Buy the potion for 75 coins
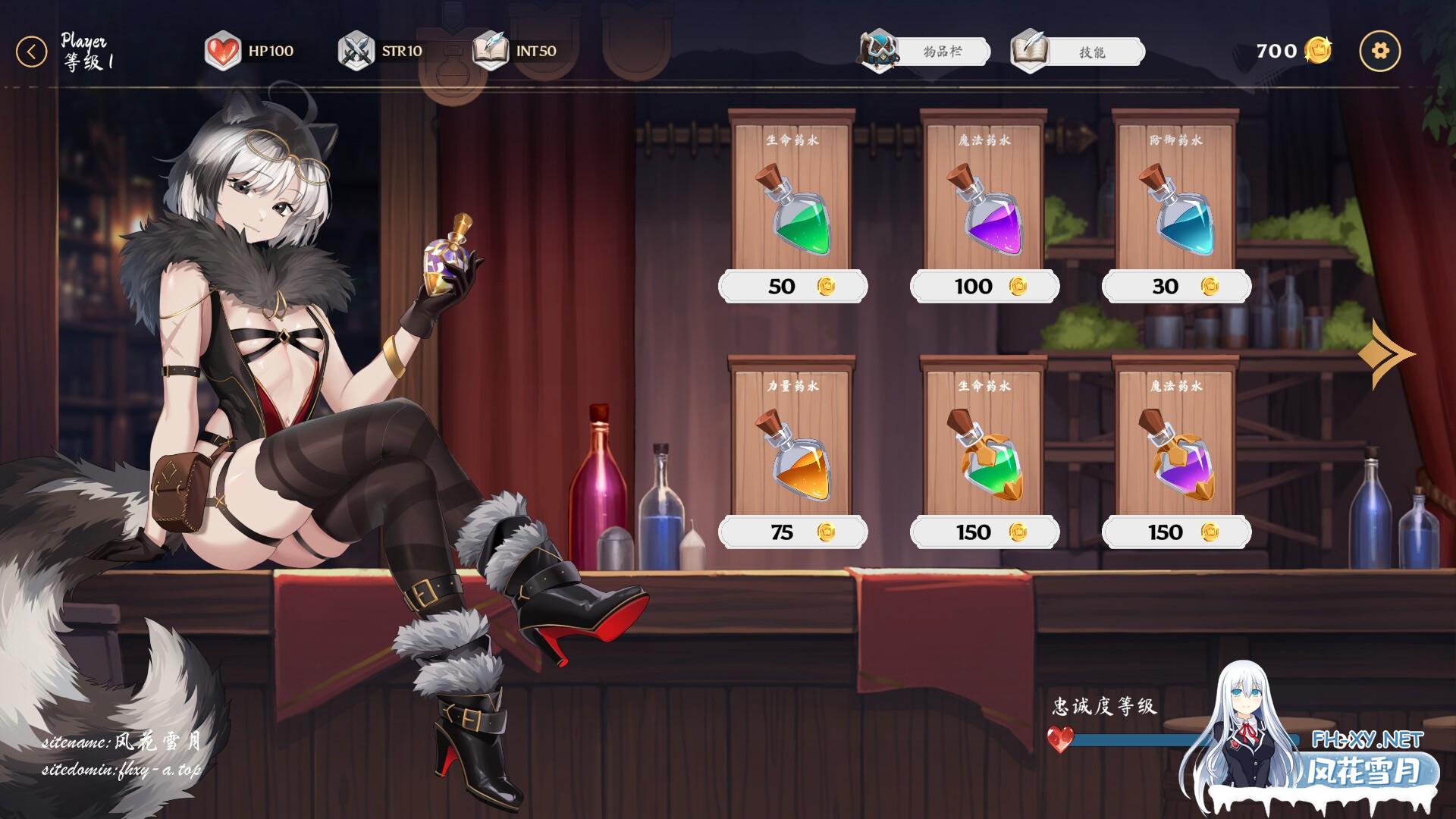 point(792,532)
